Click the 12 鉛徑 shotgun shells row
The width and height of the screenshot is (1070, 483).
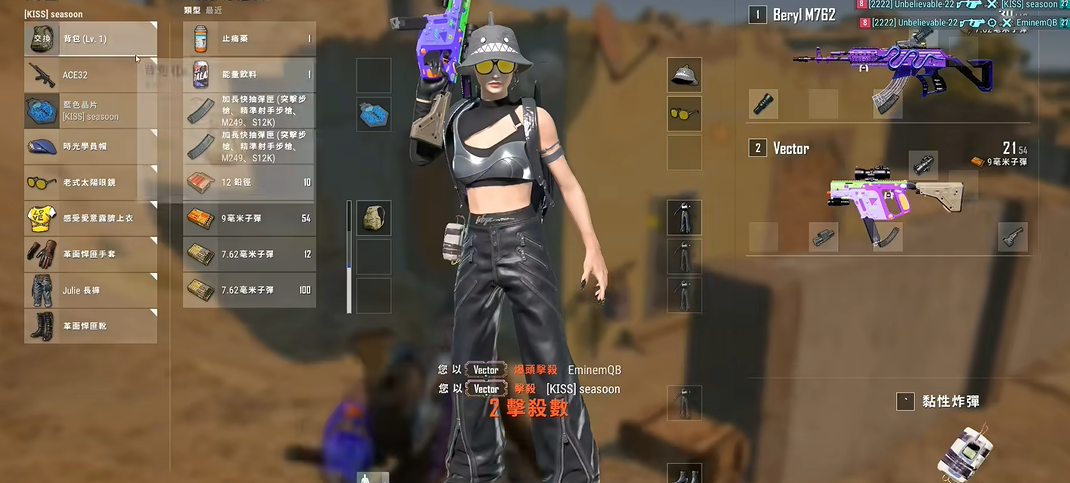[249, 182]
